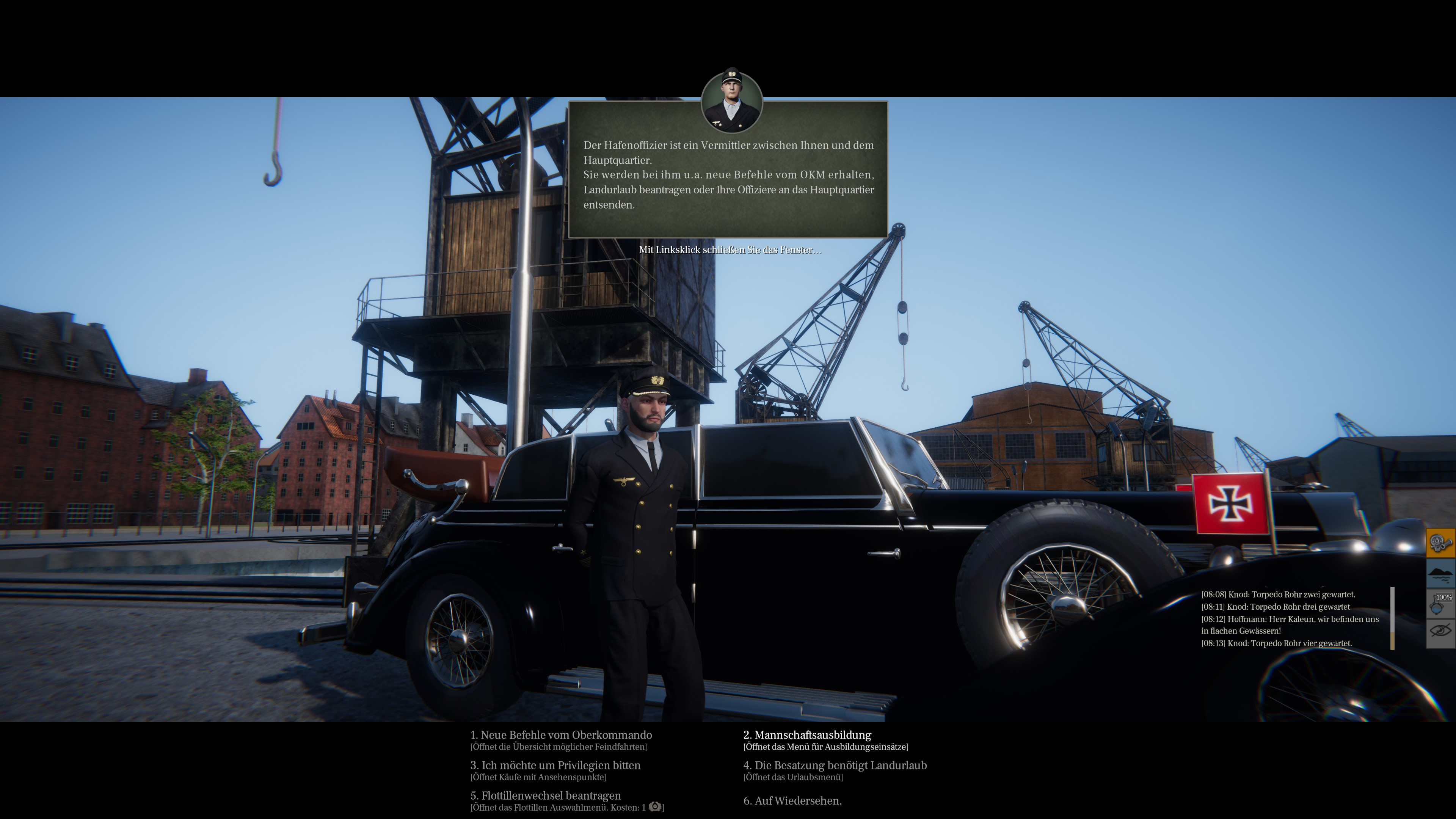Click the blue island and water icon

pyautogui.click(x=1440, y=574)
